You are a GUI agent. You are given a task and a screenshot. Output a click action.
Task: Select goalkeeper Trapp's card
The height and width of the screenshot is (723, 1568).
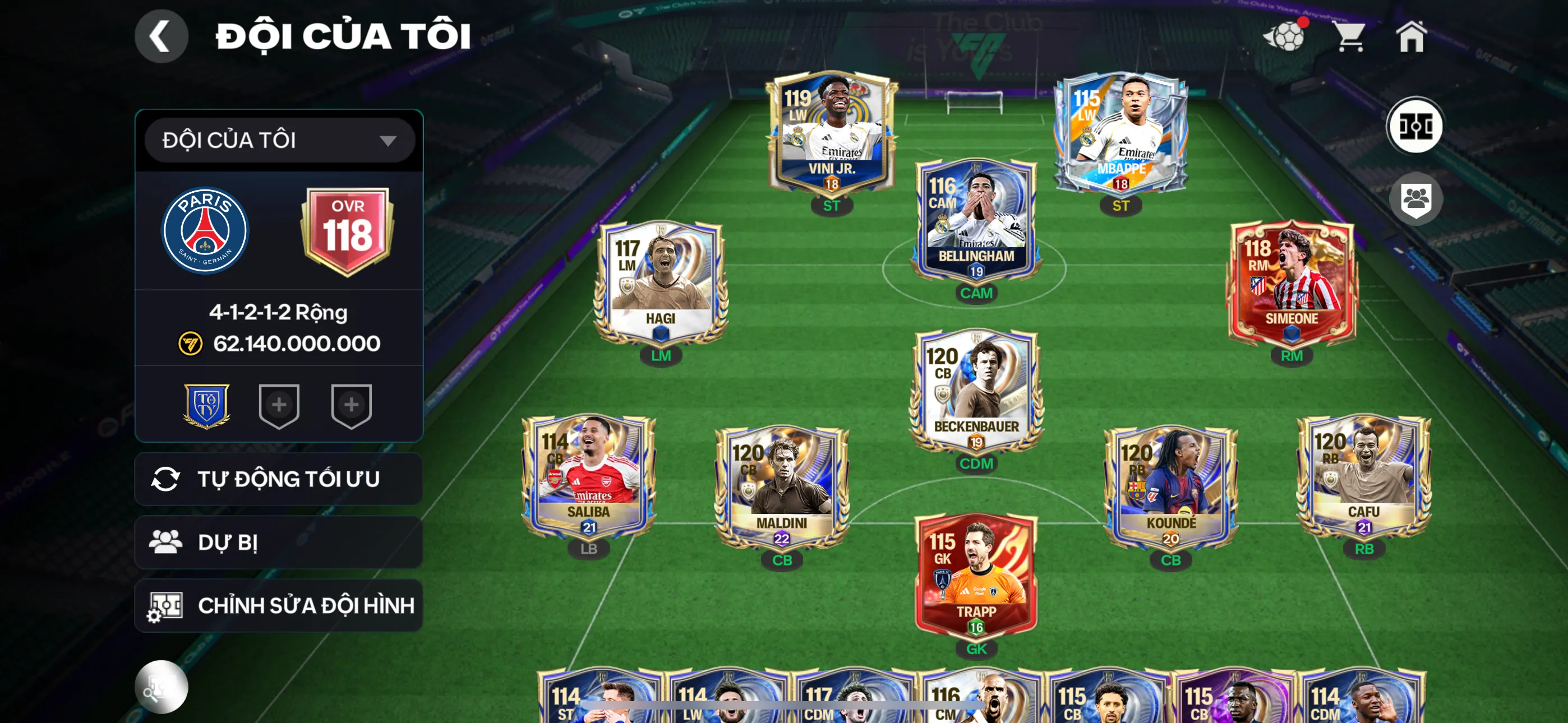976,576
